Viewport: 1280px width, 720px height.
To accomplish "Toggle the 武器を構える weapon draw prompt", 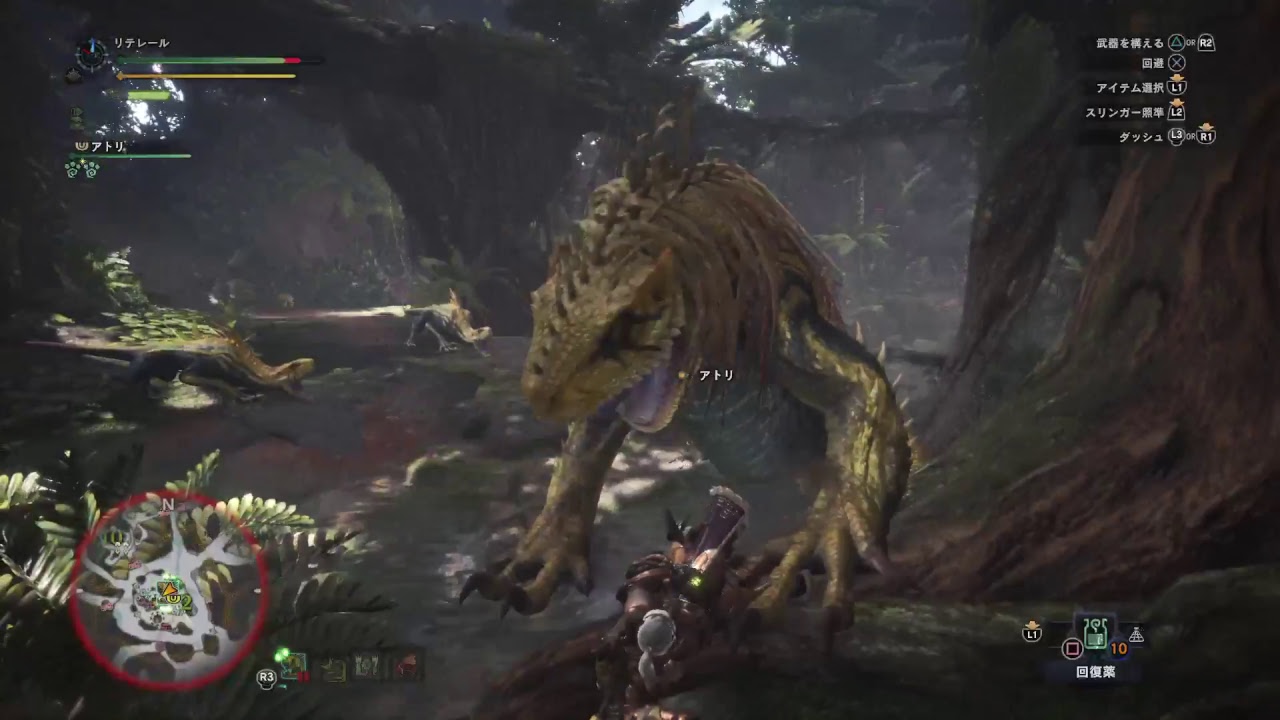I will (1130, 44).
